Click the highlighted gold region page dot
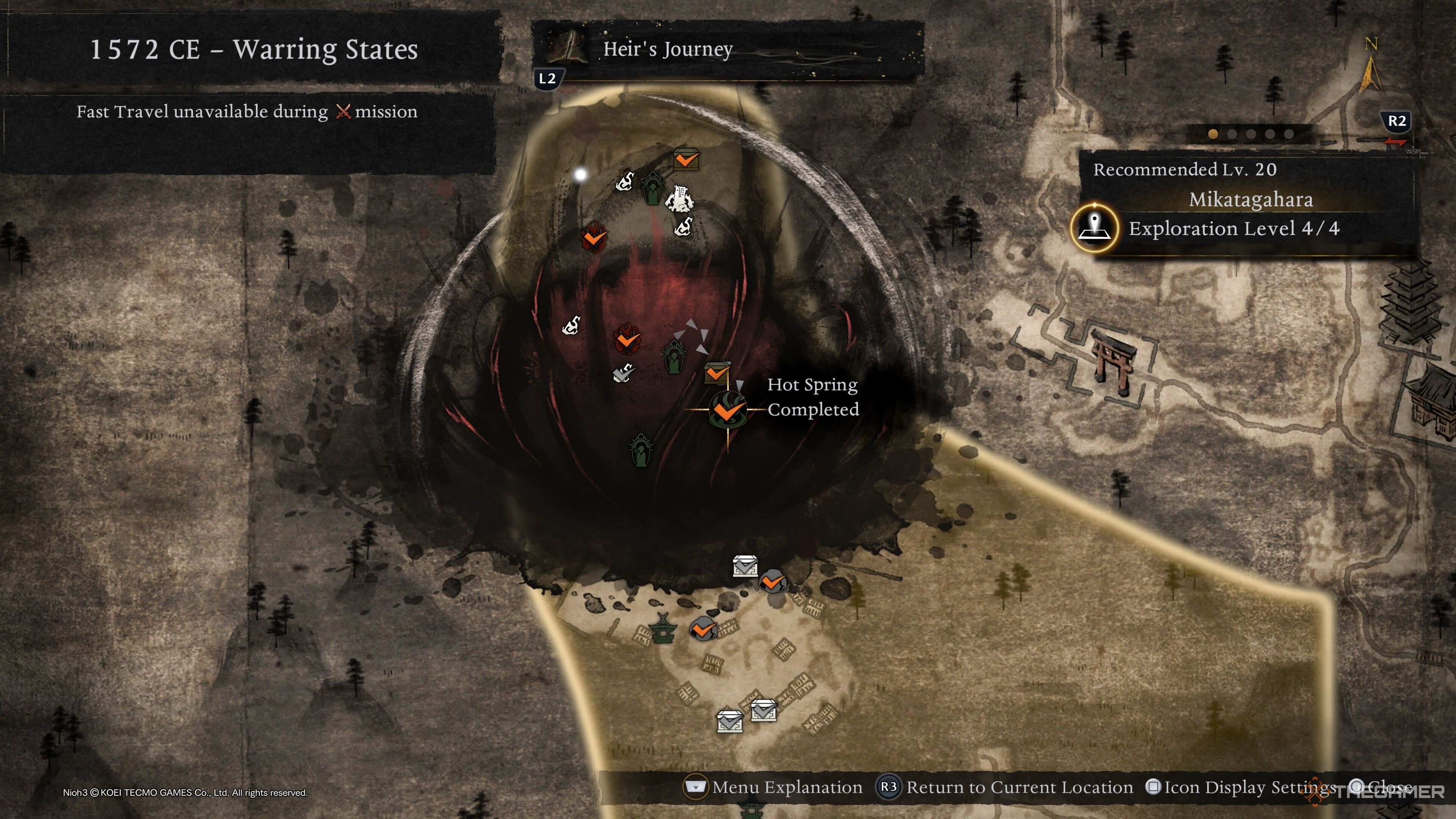The image size is (1456, 819). (1213, 134)
